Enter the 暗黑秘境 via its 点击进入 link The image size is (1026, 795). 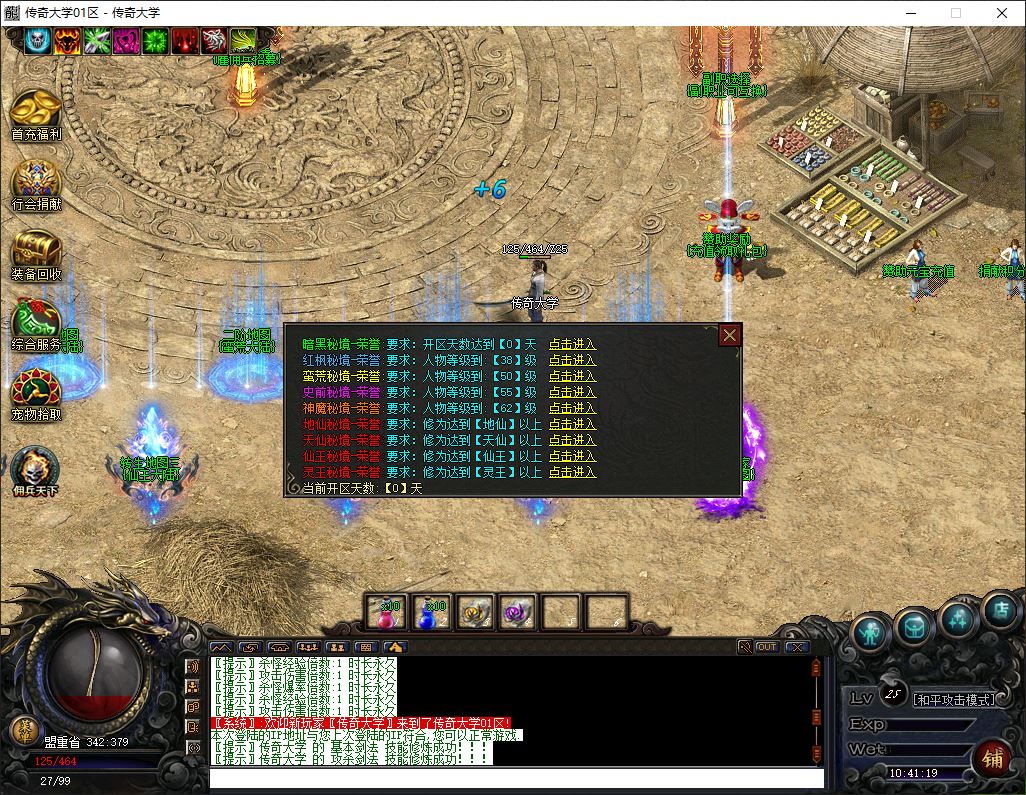pos(572,344)
